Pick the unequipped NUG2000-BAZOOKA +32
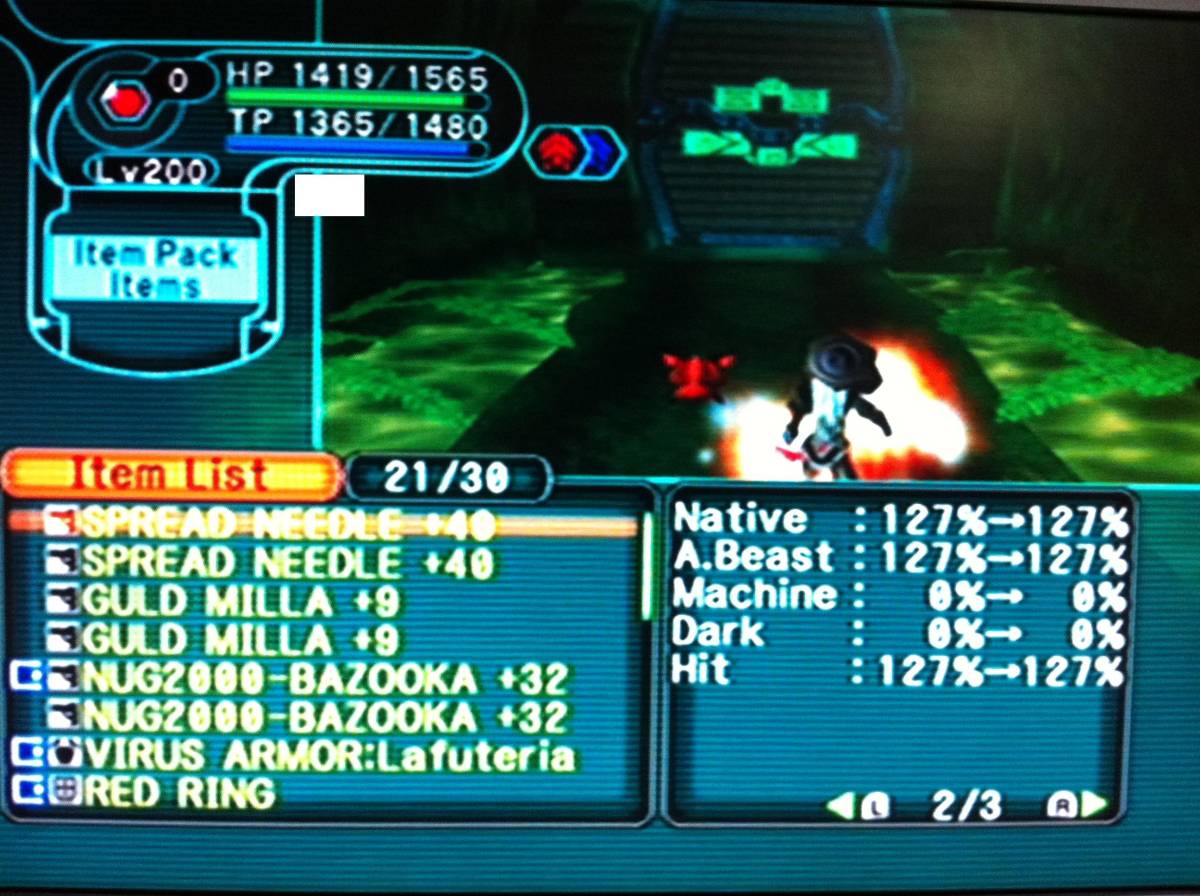Viewport: 1200px width, 896px height. pos(325,717)
